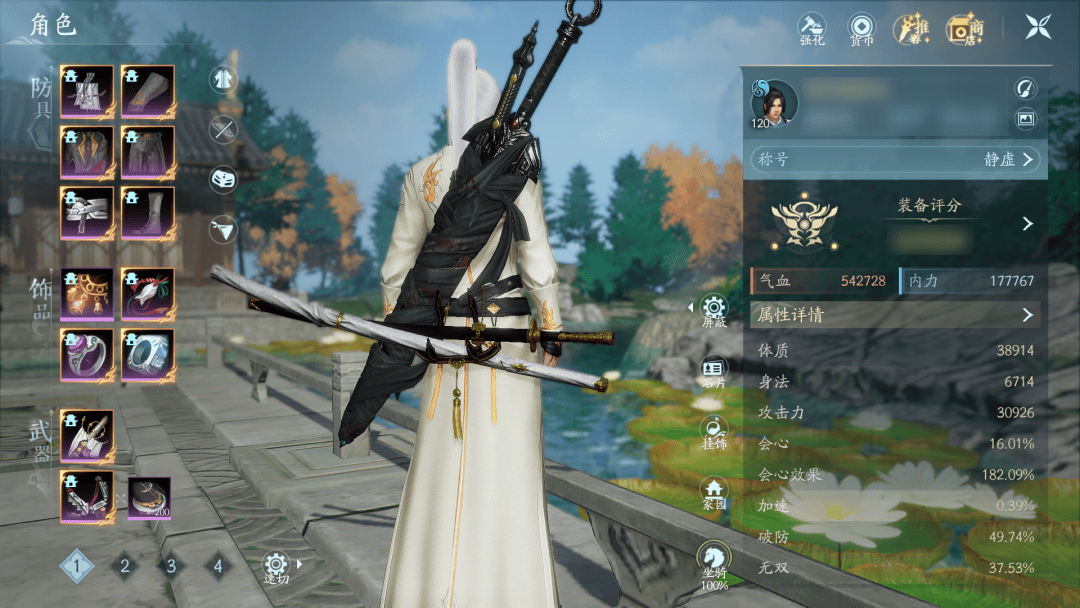Close the character screen
The width and height of the screenshot is (1080, 608).
coord(1037,27)
